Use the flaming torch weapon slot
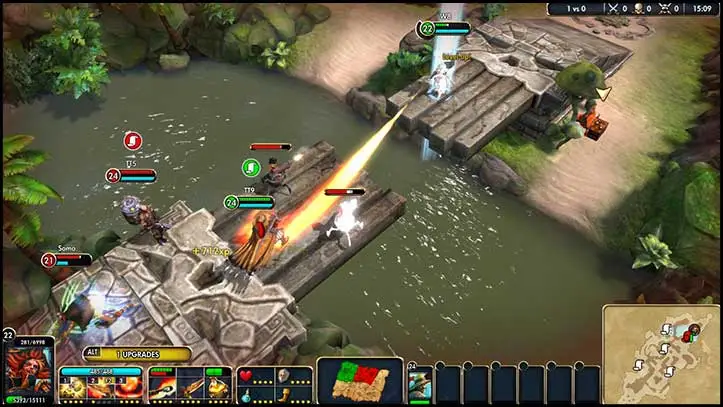Screen dimensions: 723x407 pos(164,386)
